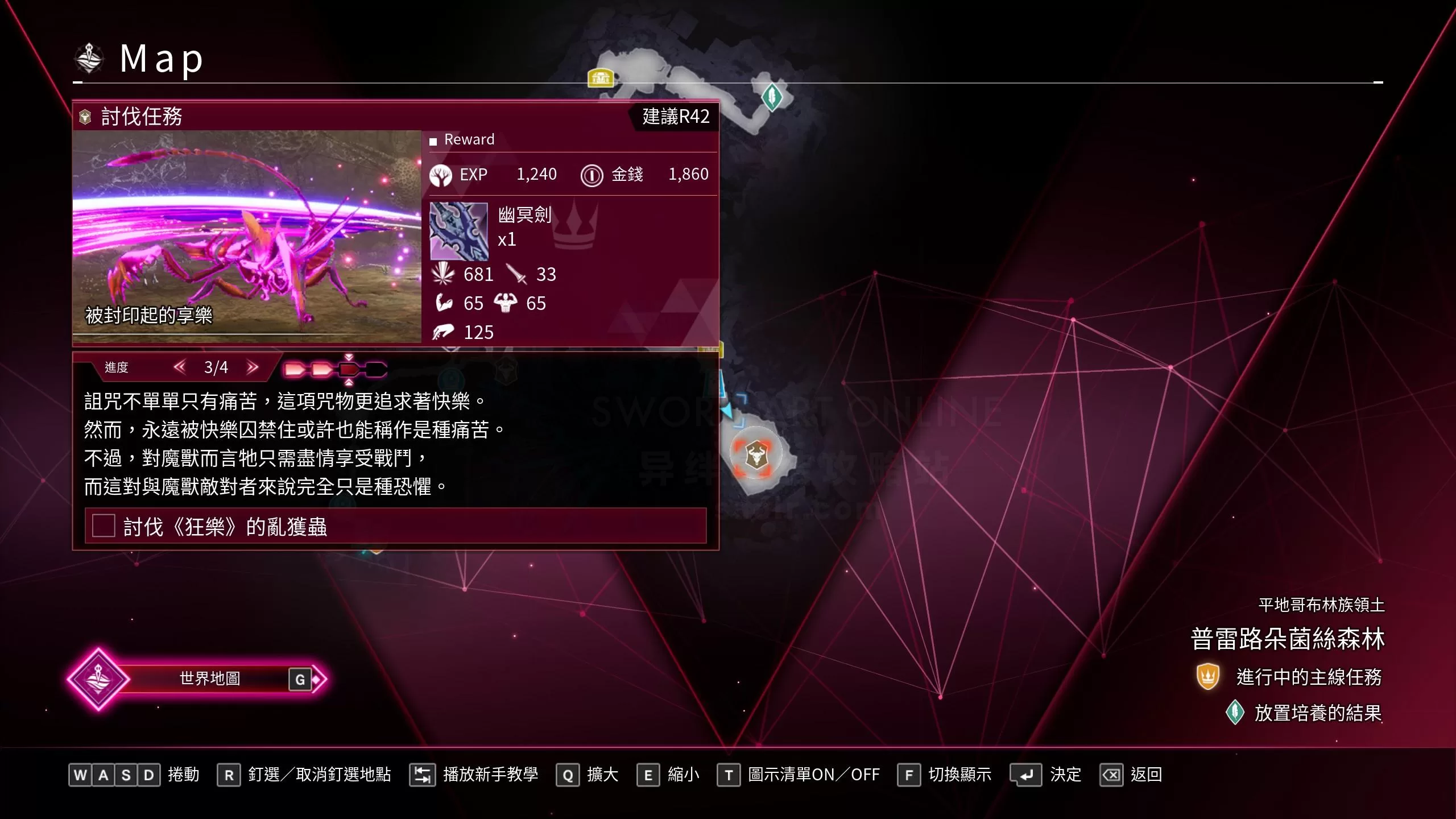This screenshot has width=1456, height=819.
Task: Click the yellow treasure chest map marker
Action: tap(600, 77)
